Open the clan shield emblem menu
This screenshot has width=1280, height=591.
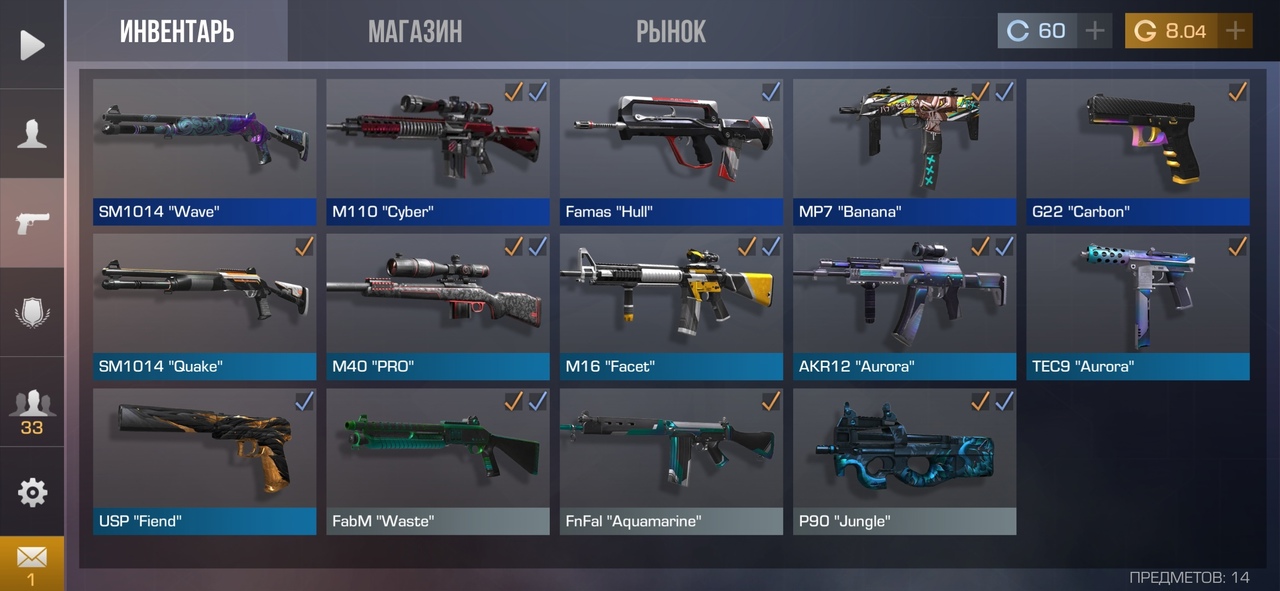click(32, 312)
